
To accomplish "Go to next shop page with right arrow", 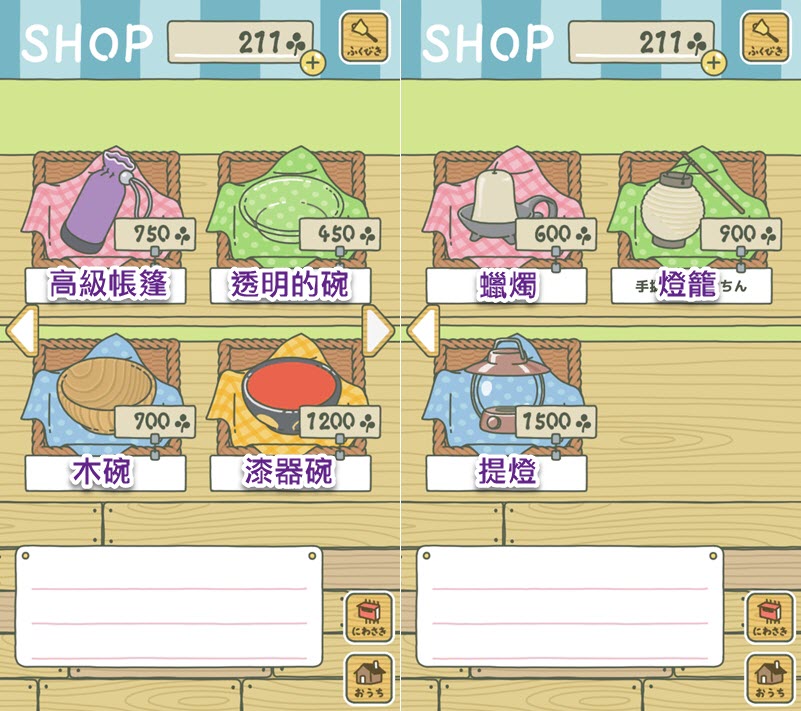I will tap(378, 332).
